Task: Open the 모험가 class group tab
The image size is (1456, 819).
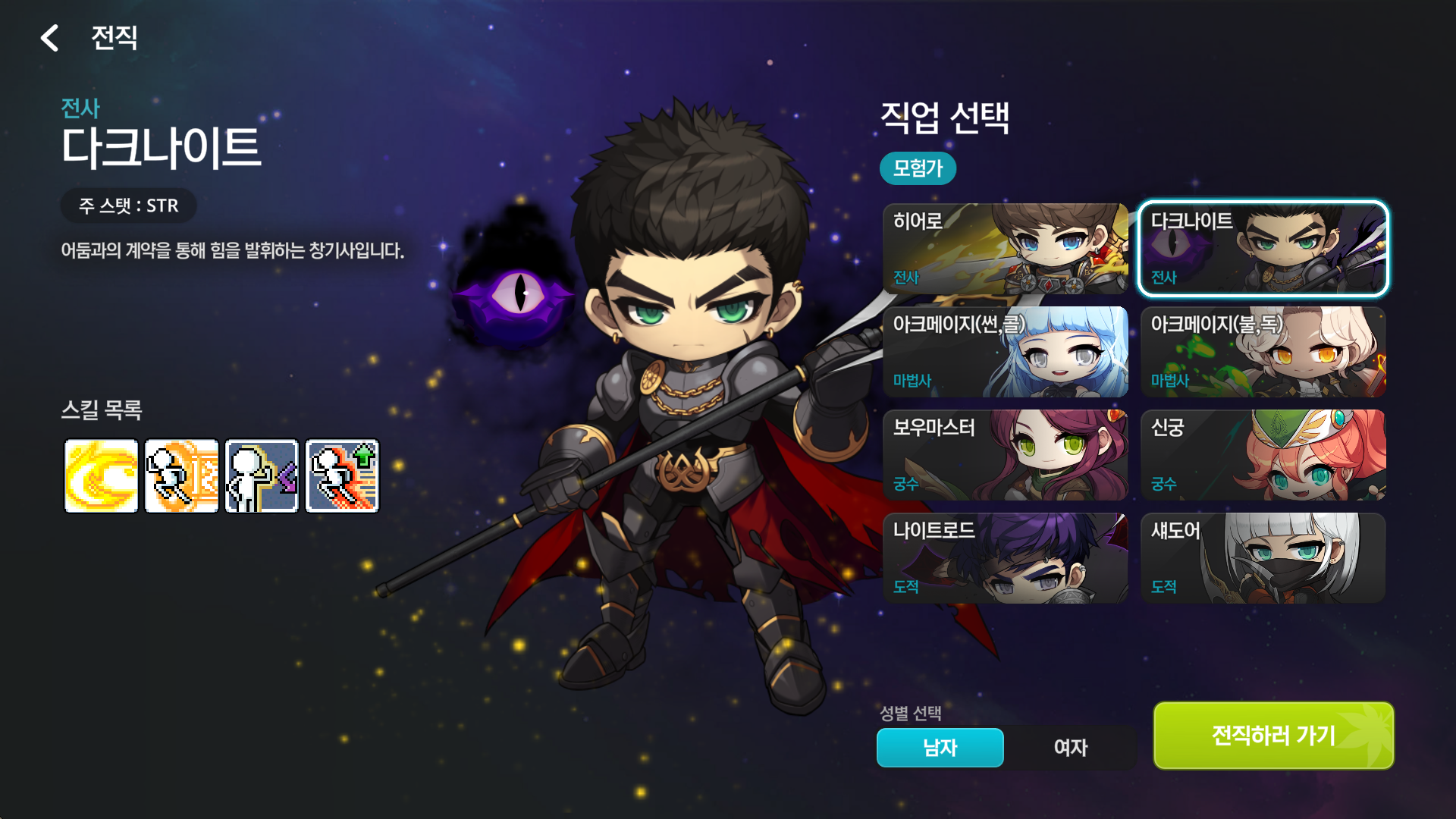Action: [x=918, y=168]
